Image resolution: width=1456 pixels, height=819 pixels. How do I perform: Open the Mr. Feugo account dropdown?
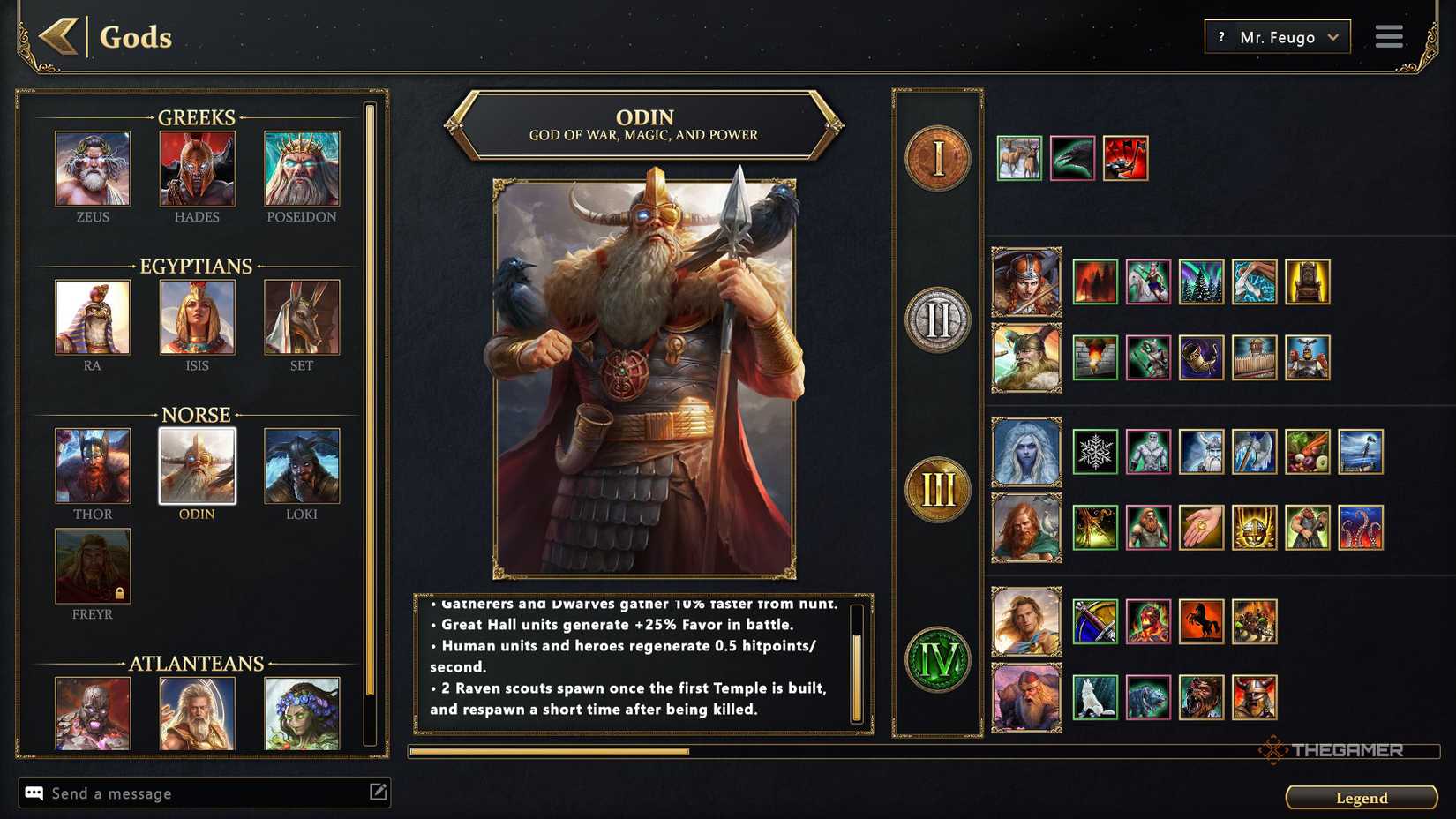(1276, 36)
